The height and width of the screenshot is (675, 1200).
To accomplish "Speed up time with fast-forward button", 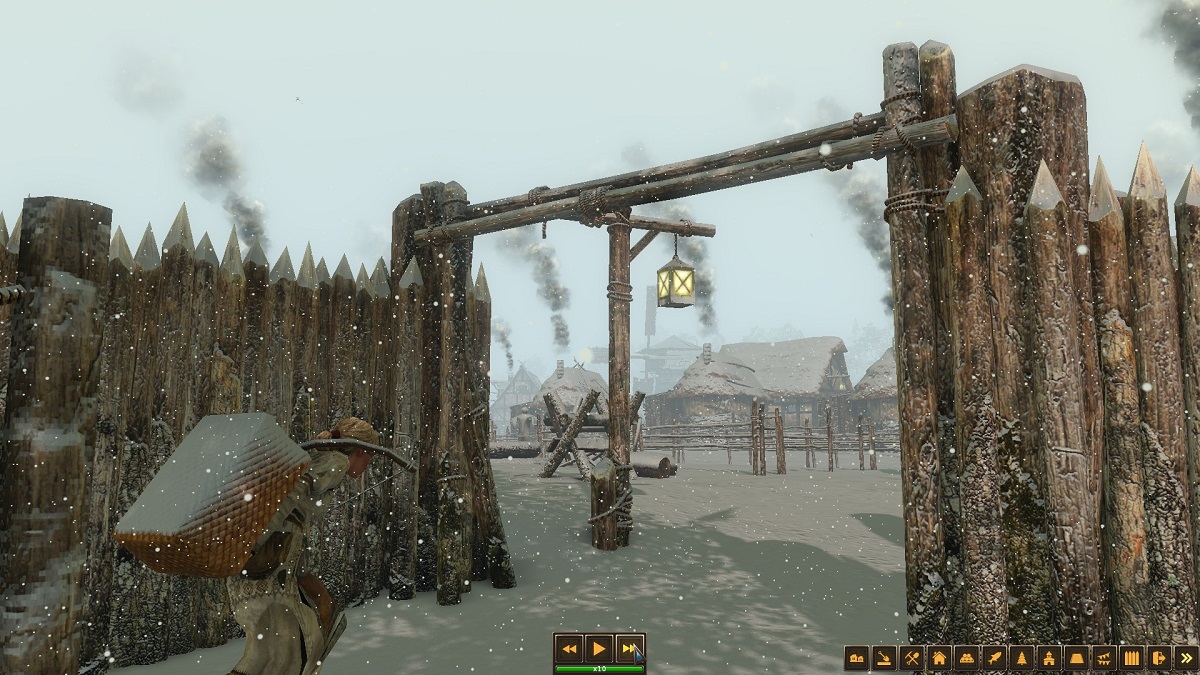I will (x=628, y=648).
